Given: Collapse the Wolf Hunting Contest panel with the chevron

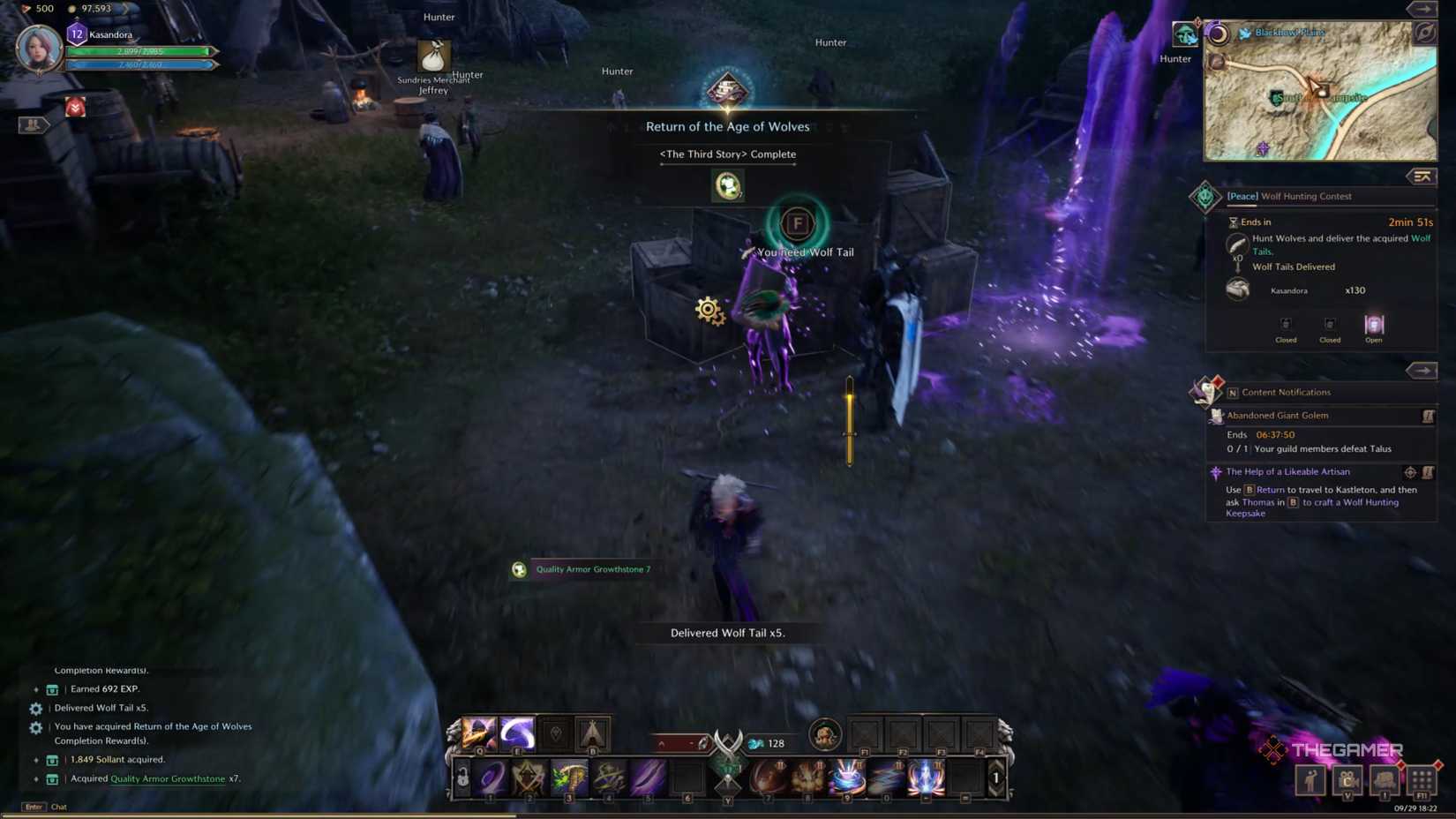Looking at the screenshot, I should click(1422, 177).
